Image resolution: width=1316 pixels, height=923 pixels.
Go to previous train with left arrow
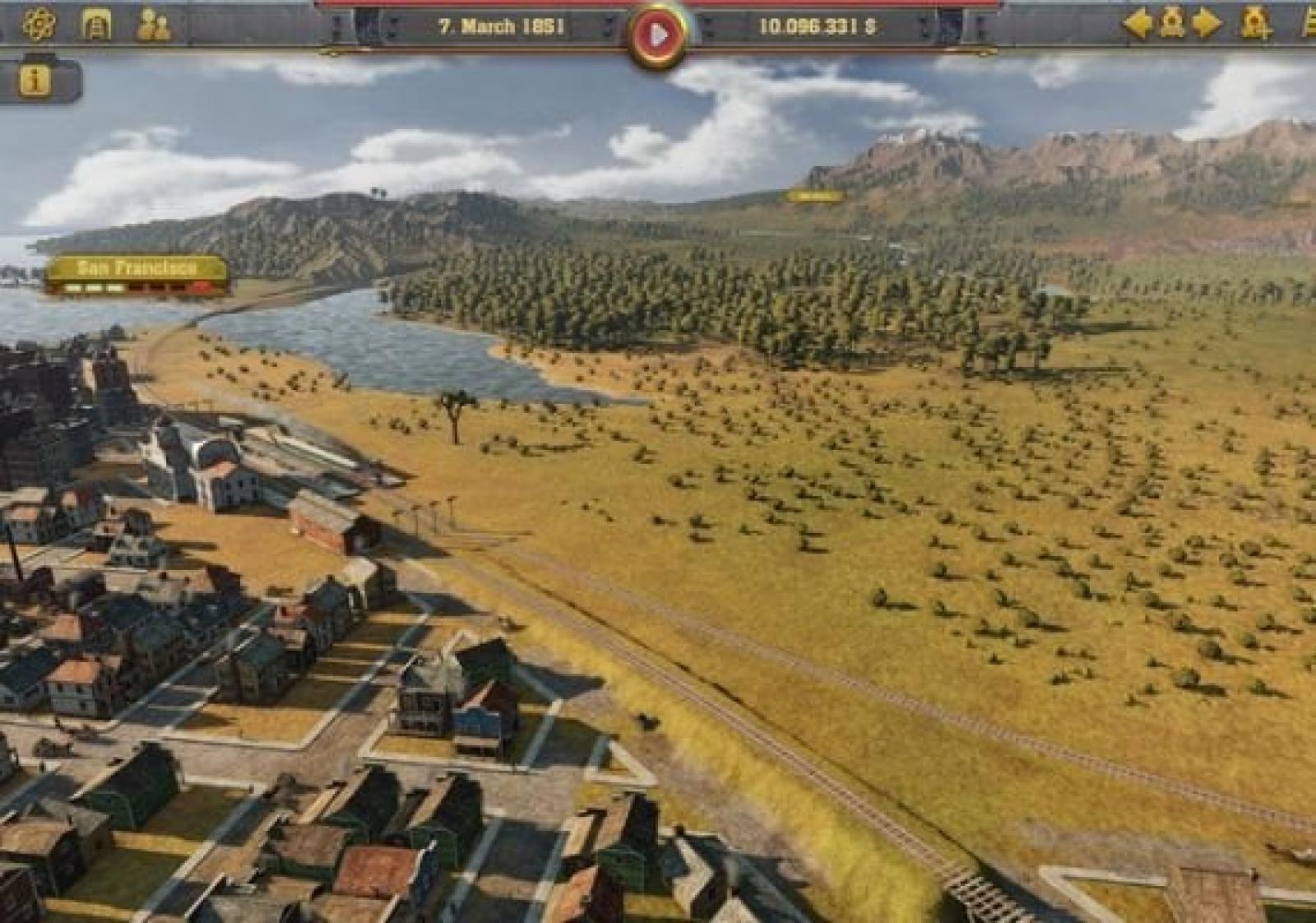click(1138, 24)
